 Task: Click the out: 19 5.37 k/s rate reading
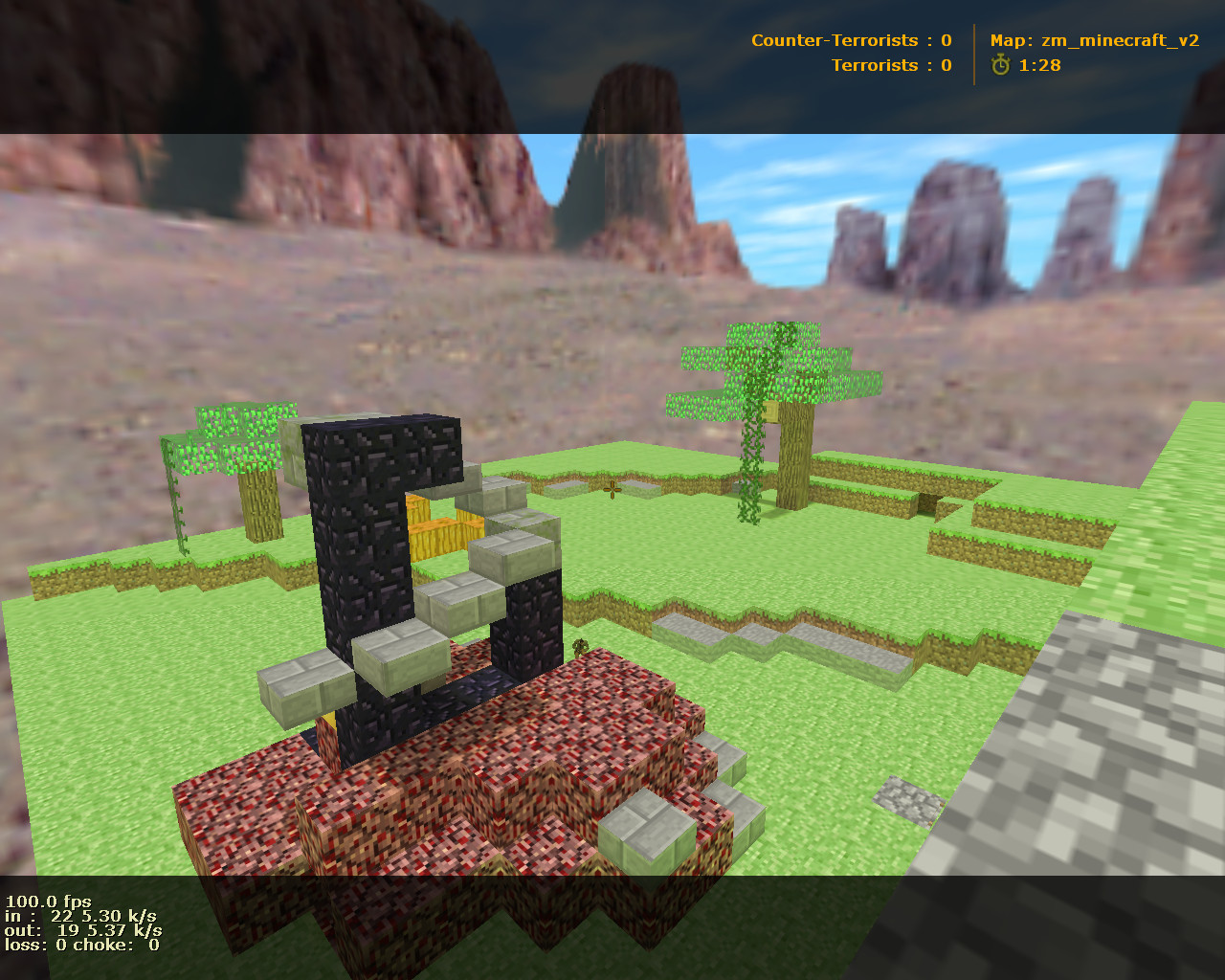81,929
